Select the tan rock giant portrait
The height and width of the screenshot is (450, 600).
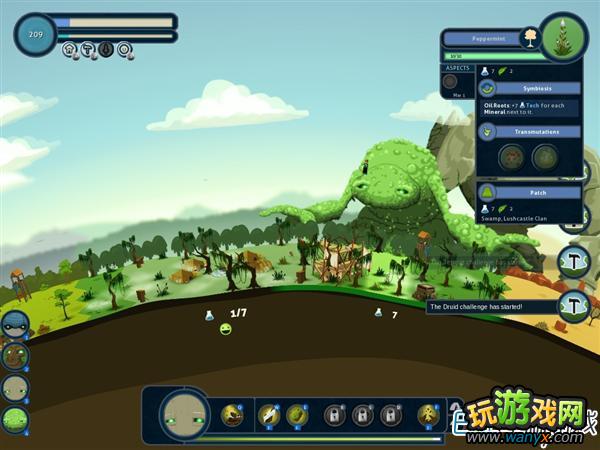(14, 388)
